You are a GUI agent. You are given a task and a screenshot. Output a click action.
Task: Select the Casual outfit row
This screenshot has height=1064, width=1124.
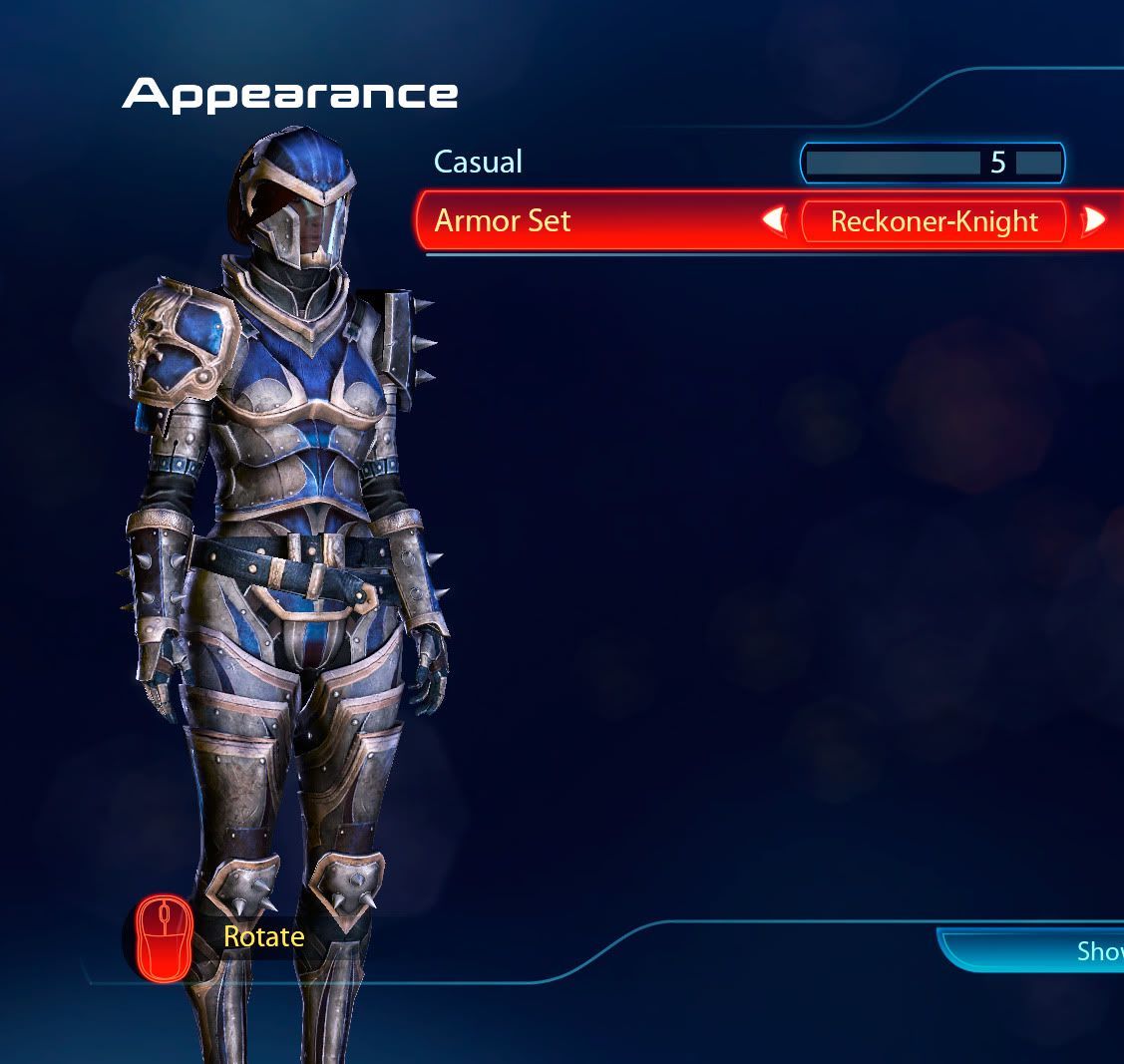[479, 163]
